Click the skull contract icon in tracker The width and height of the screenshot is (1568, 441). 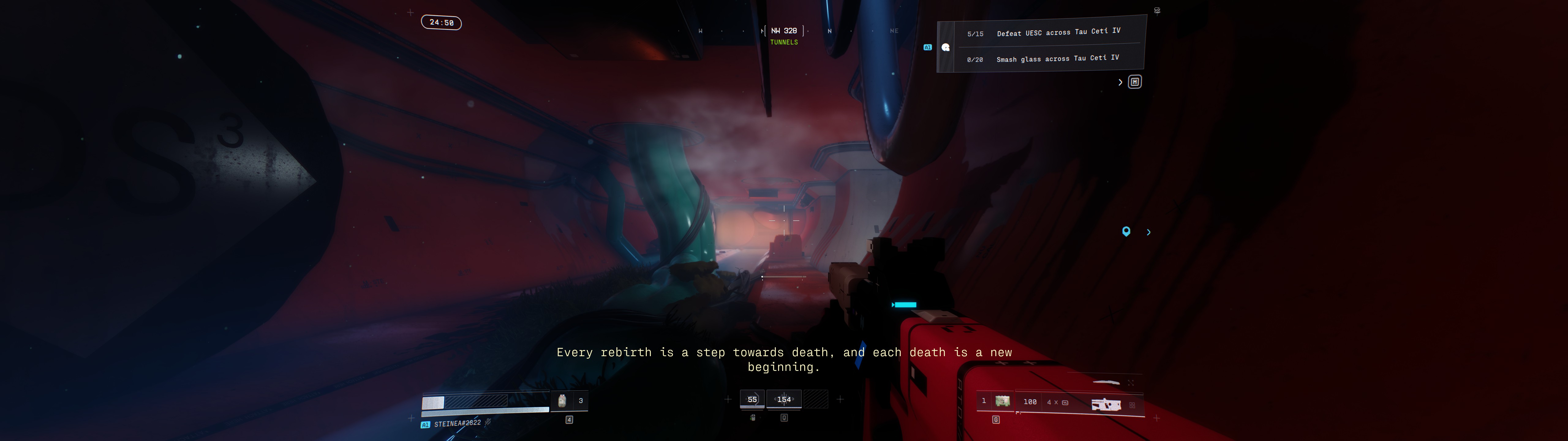(945, 47)
